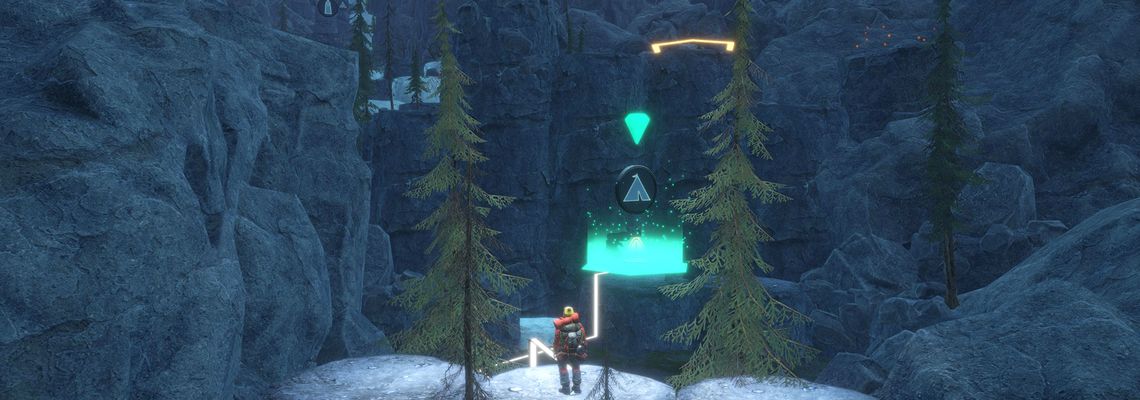This screenshot has width=1140, height=400.
Task: Click the teal diamond waypoint marker
Action: pyautogui.click(x=636, y=127)
